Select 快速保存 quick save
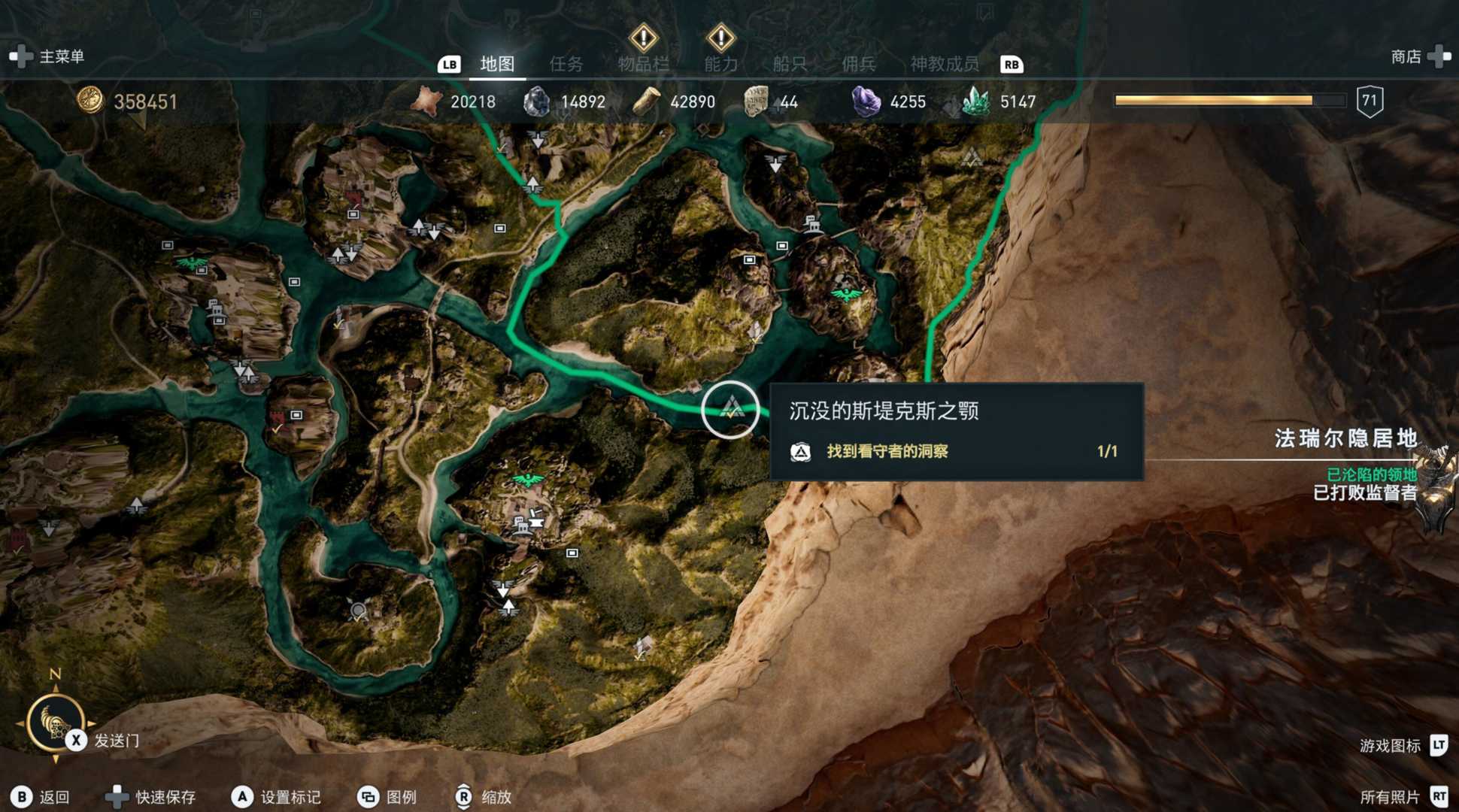The width and height of the screenshot is (1459, 812). point(165,797)
